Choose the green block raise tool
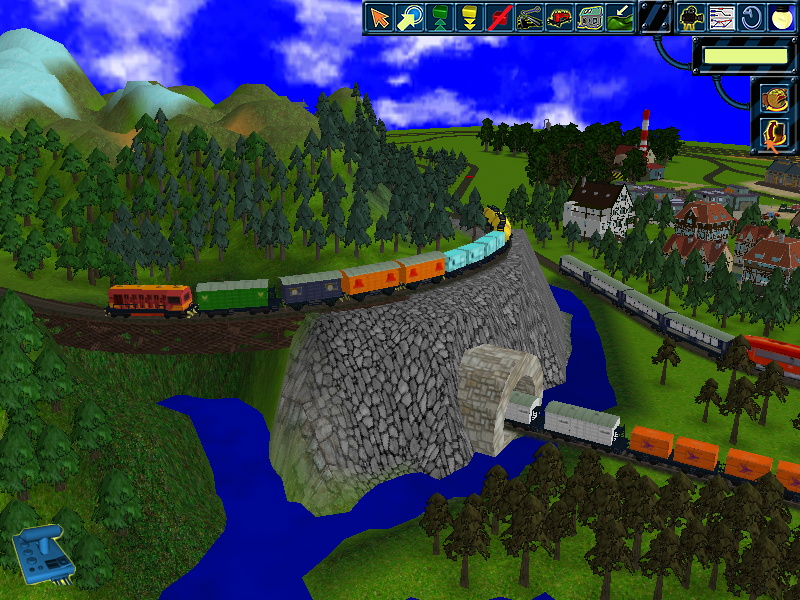 tap(439, 17)
